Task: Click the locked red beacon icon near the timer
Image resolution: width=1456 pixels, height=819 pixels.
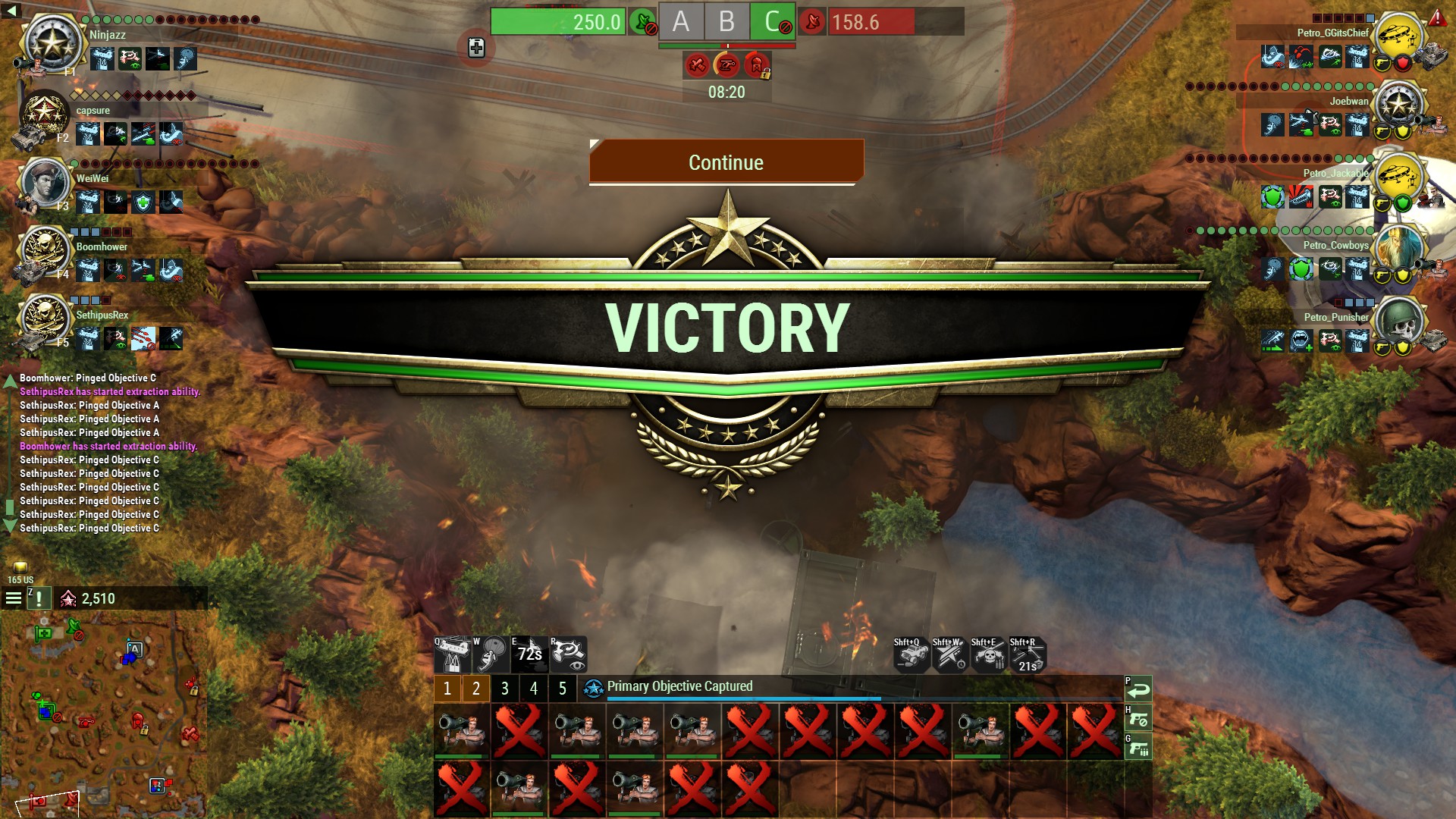Action: (758, 66)
